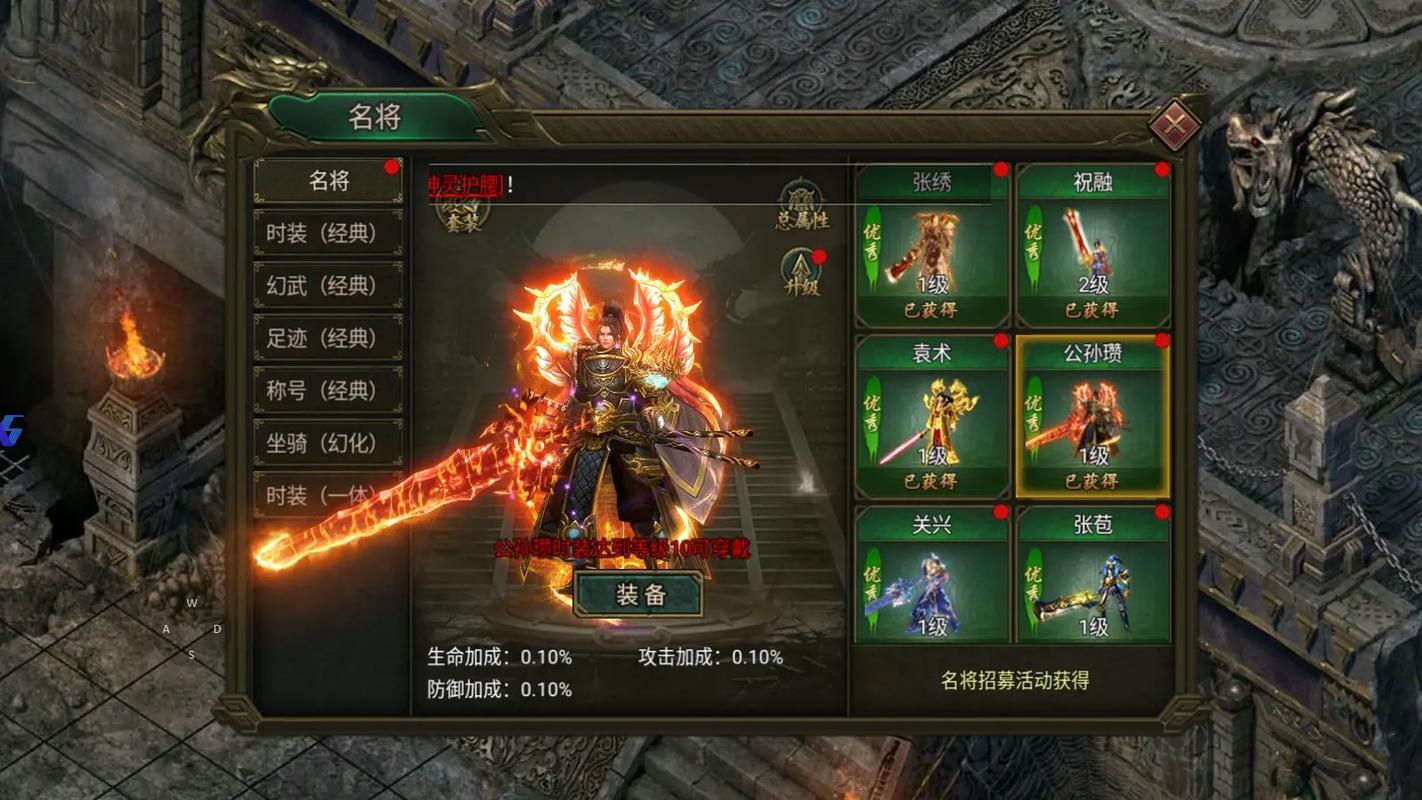Select the 称号（经典） tab
The image size is (1422, 800).
[x=327, y=390]
